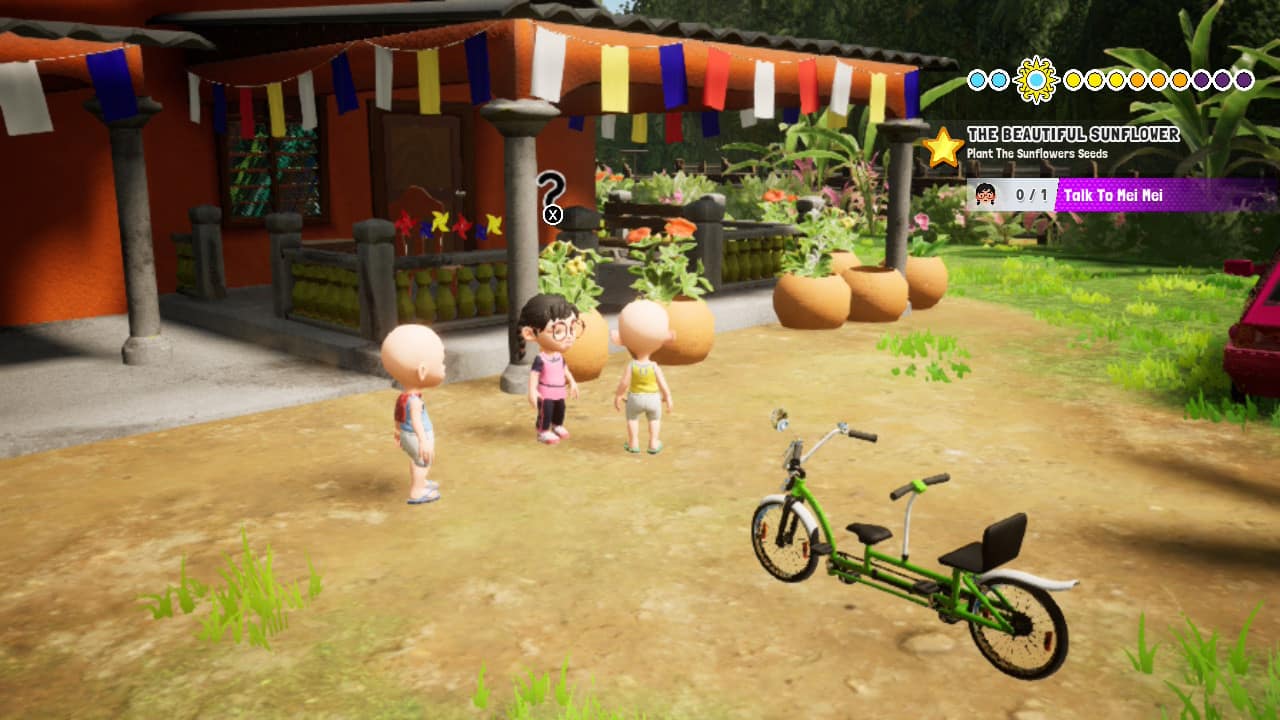Click the 0 / 1 objective counter
The width and height of the screenshot is (1280, 720).
click(1032, 193)
